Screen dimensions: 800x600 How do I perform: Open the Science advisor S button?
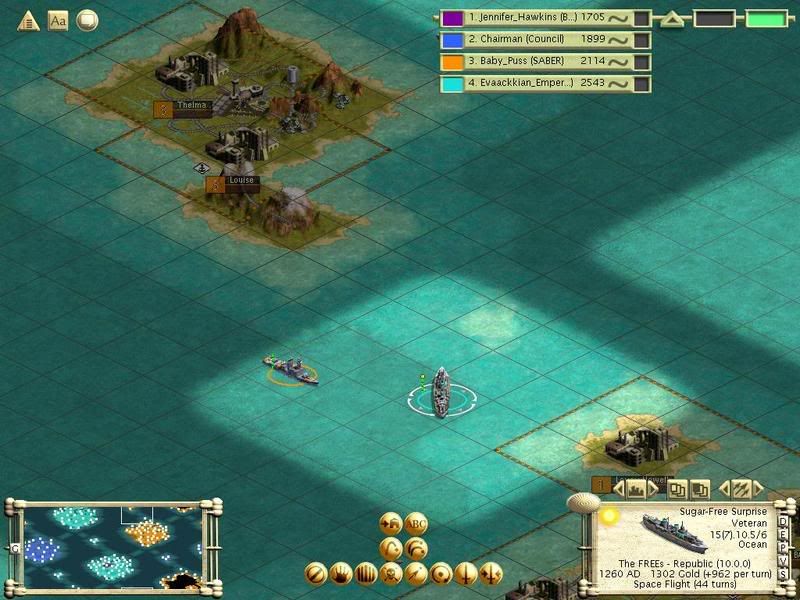pyautogui.click(x=783, y=573)
